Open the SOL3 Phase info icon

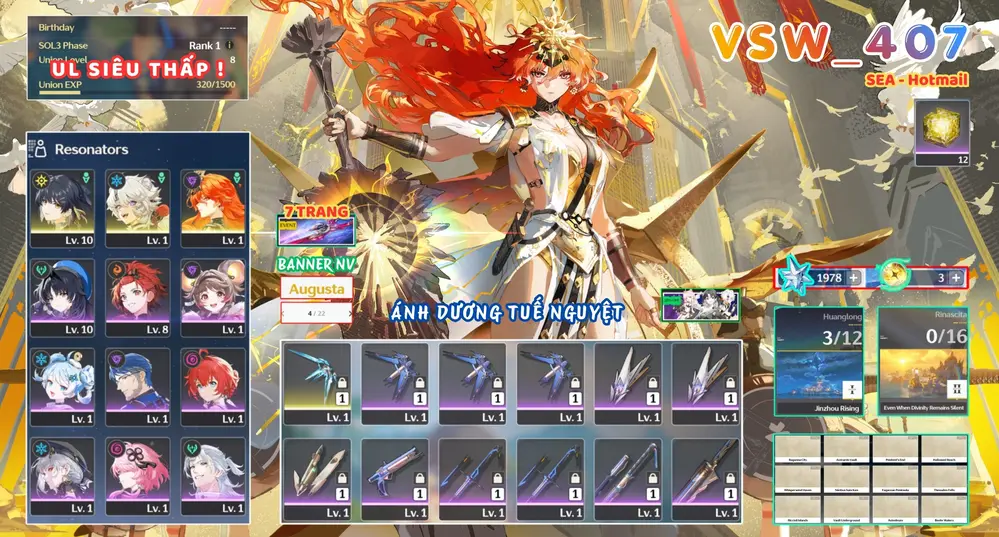[x=230, y=45]
